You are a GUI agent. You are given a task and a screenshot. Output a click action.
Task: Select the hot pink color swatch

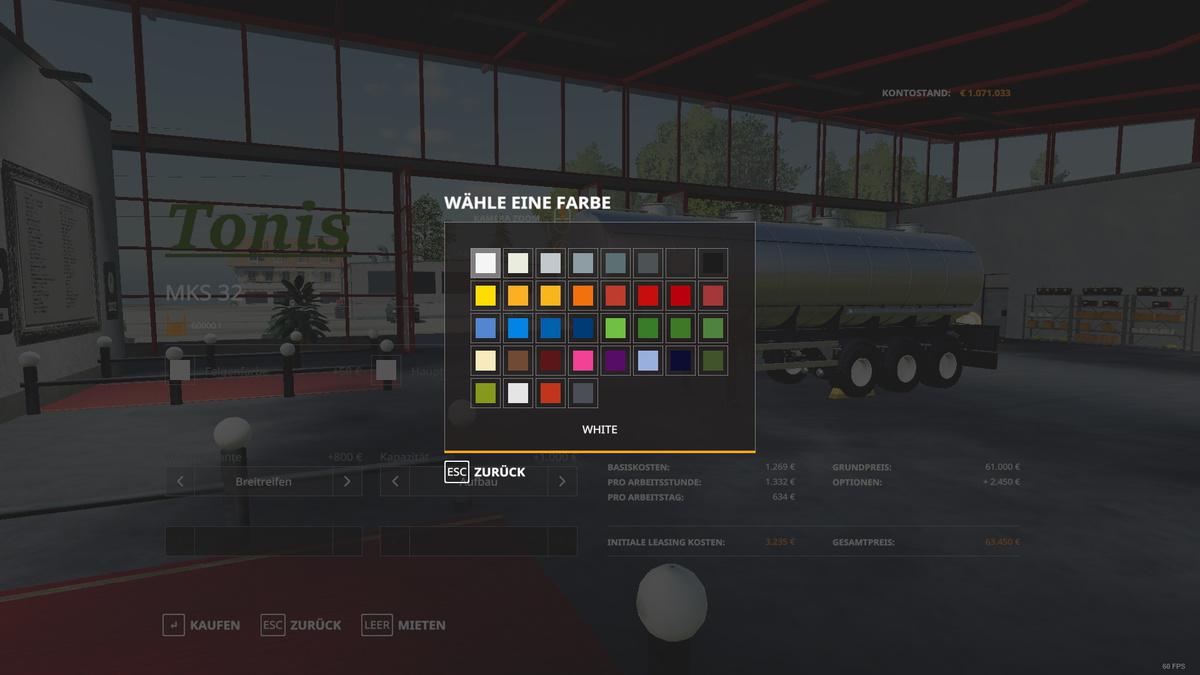pos(583,360)
